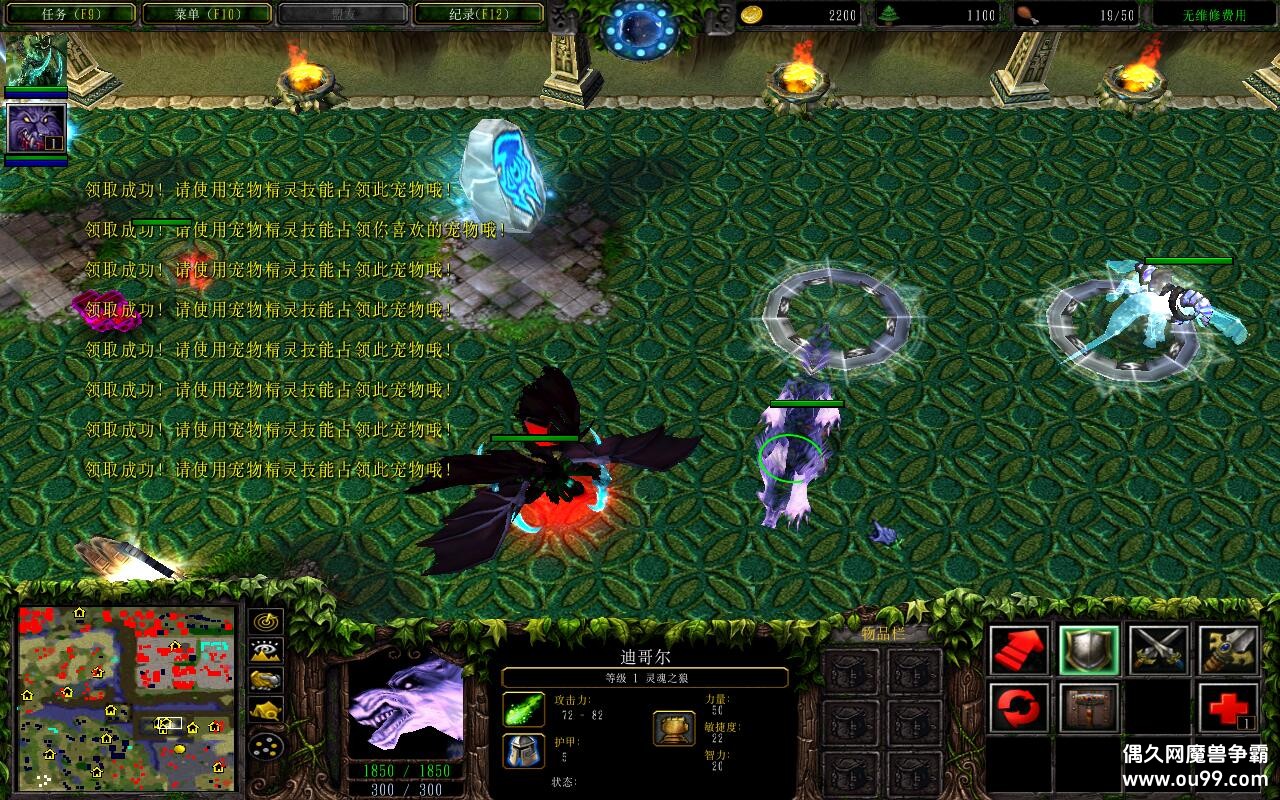Open the treasure chest ability icon
Image resolution: width=1280 pixels, height=800 pixels.
point(1089,708)
